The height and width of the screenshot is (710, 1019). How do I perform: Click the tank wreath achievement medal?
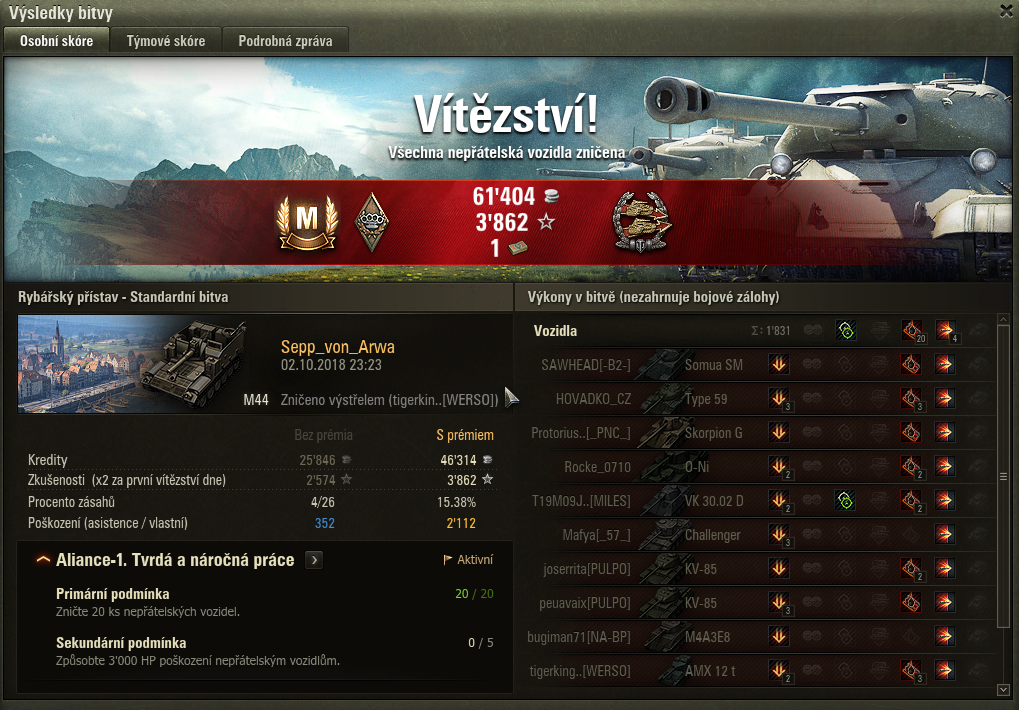coord(640,220)
